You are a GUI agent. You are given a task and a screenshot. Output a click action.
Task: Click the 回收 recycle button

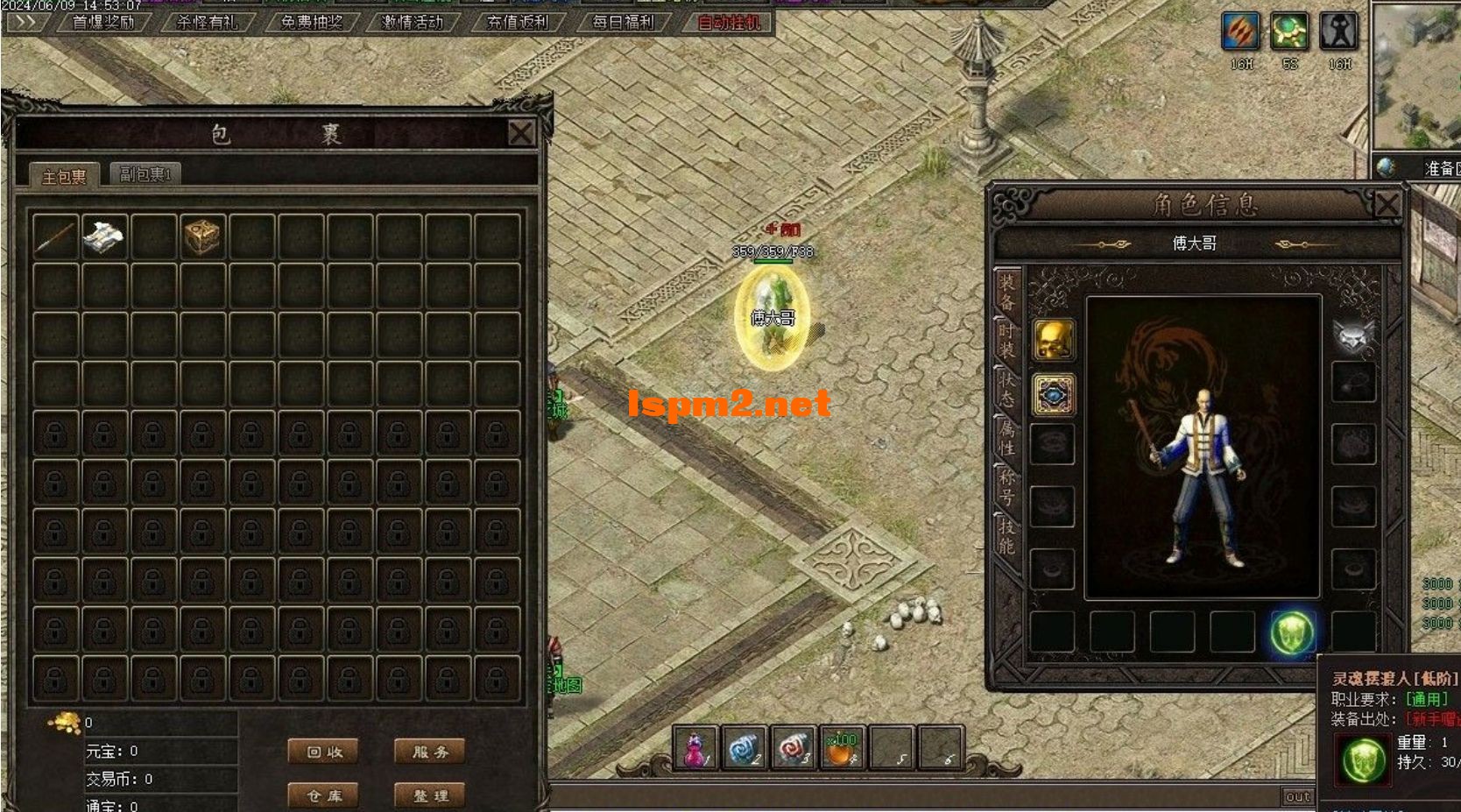[x=324, y=752]
